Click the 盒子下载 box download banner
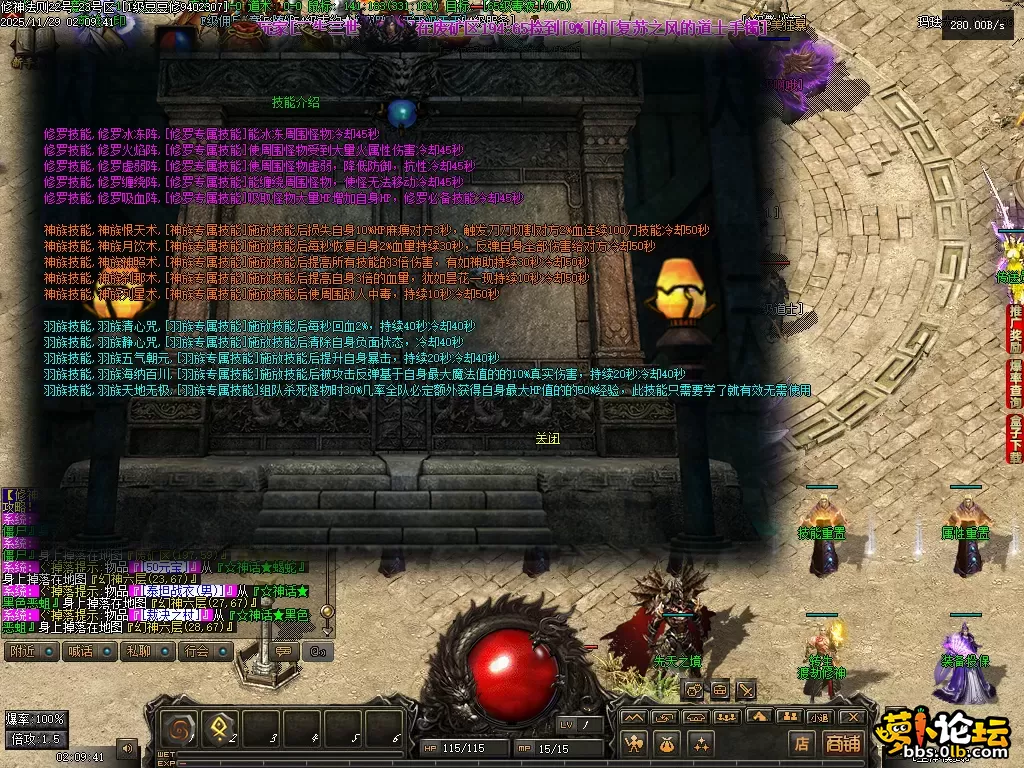1024x768 pixels. [x=1014, y=438]
